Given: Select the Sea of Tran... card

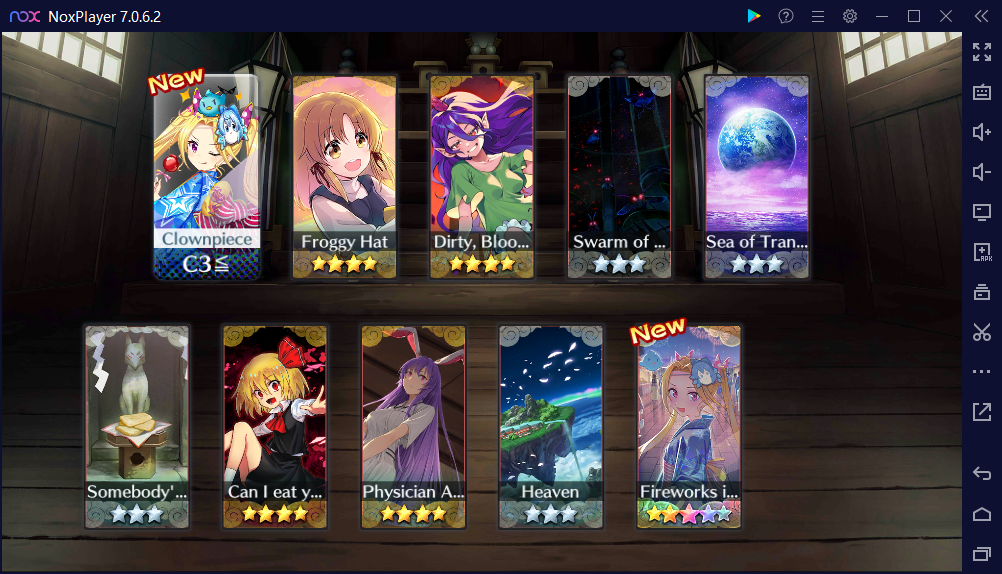Looking at the screenshot, I should pos(756,176).
